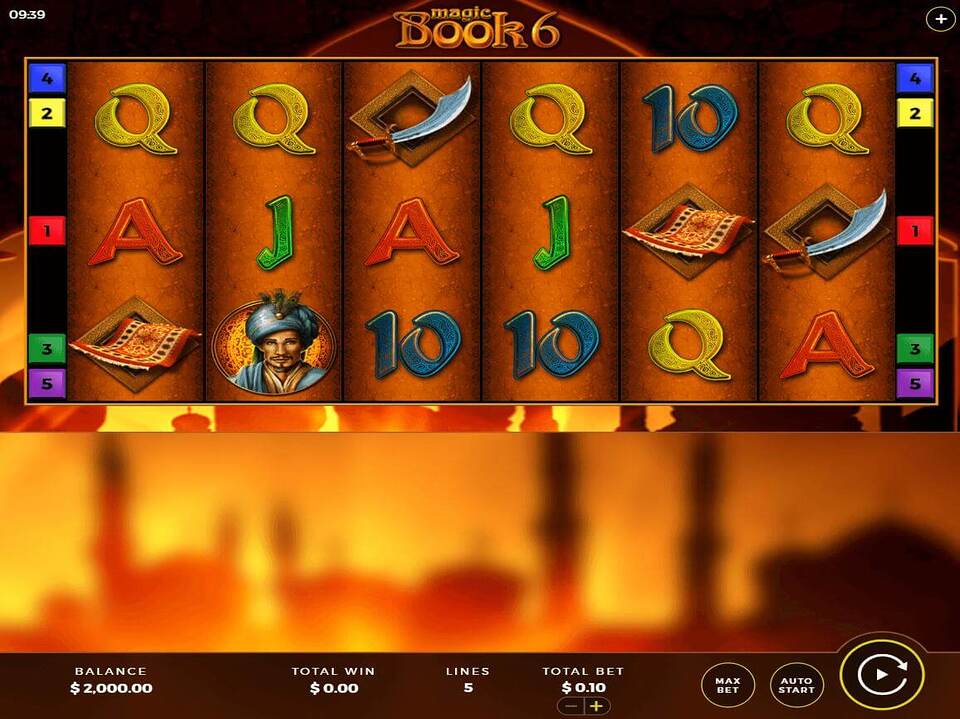The image size is (960, 719).
Task: Open the plus menu in the corner
Action: click(x=940, y=18)
